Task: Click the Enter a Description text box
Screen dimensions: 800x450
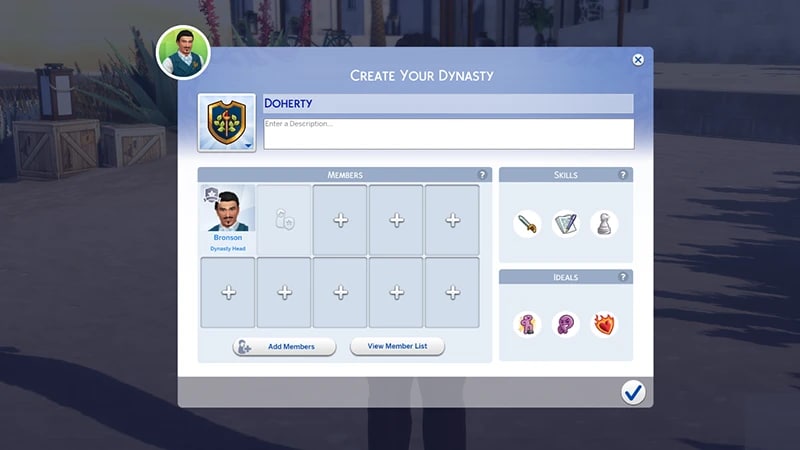Action: pos(446,134)
